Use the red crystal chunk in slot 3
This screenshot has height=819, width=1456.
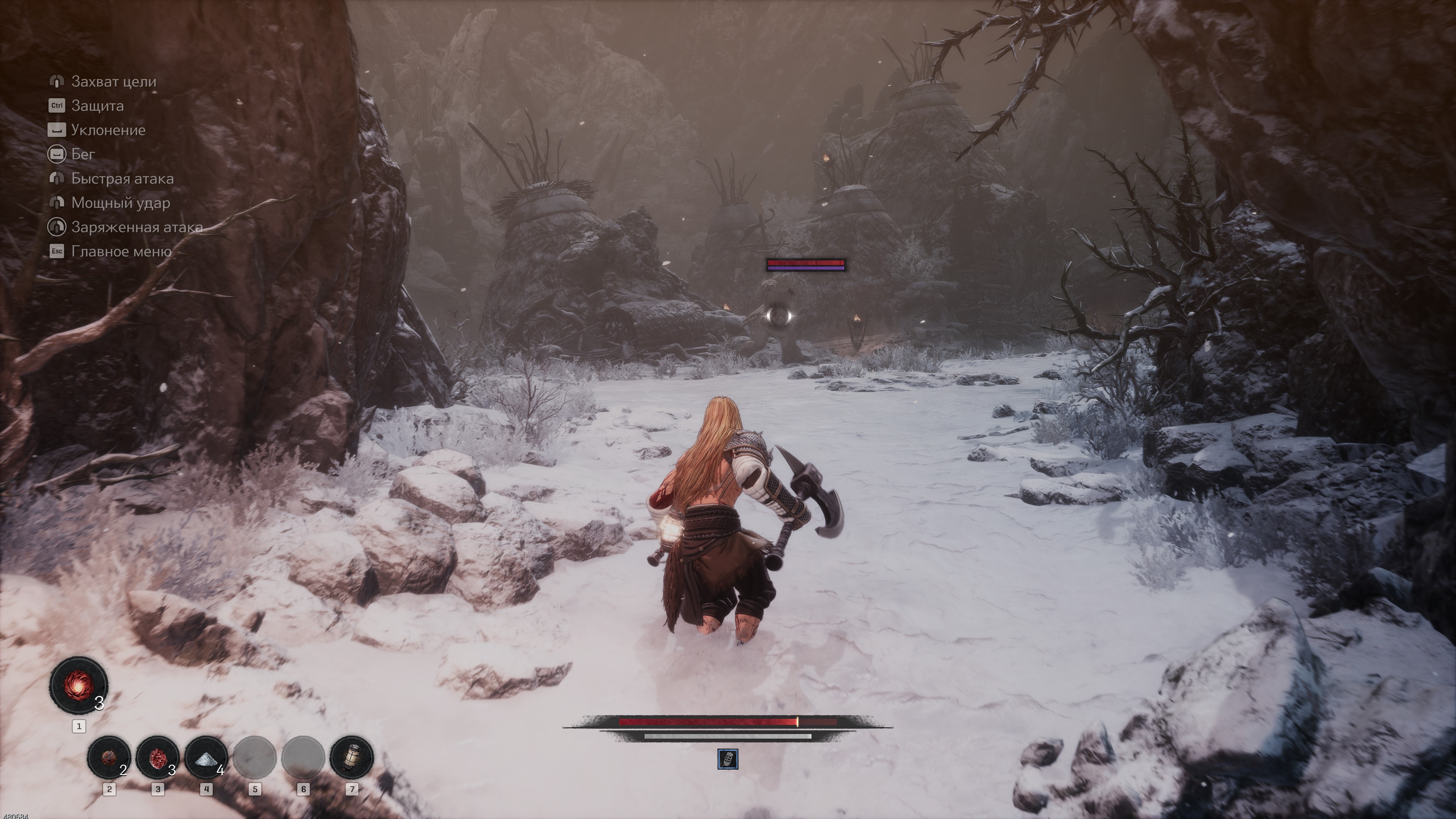tap(157, 757)
